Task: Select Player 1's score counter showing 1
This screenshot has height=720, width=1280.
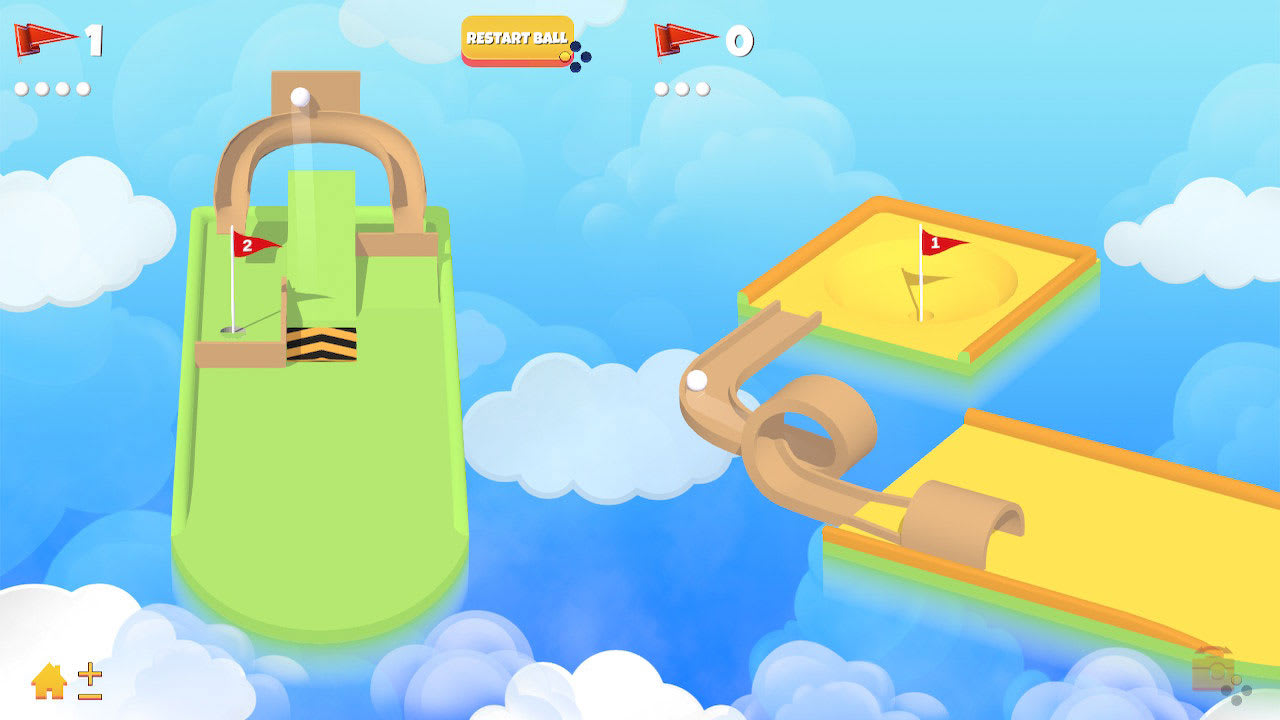Action: [93, 38]
